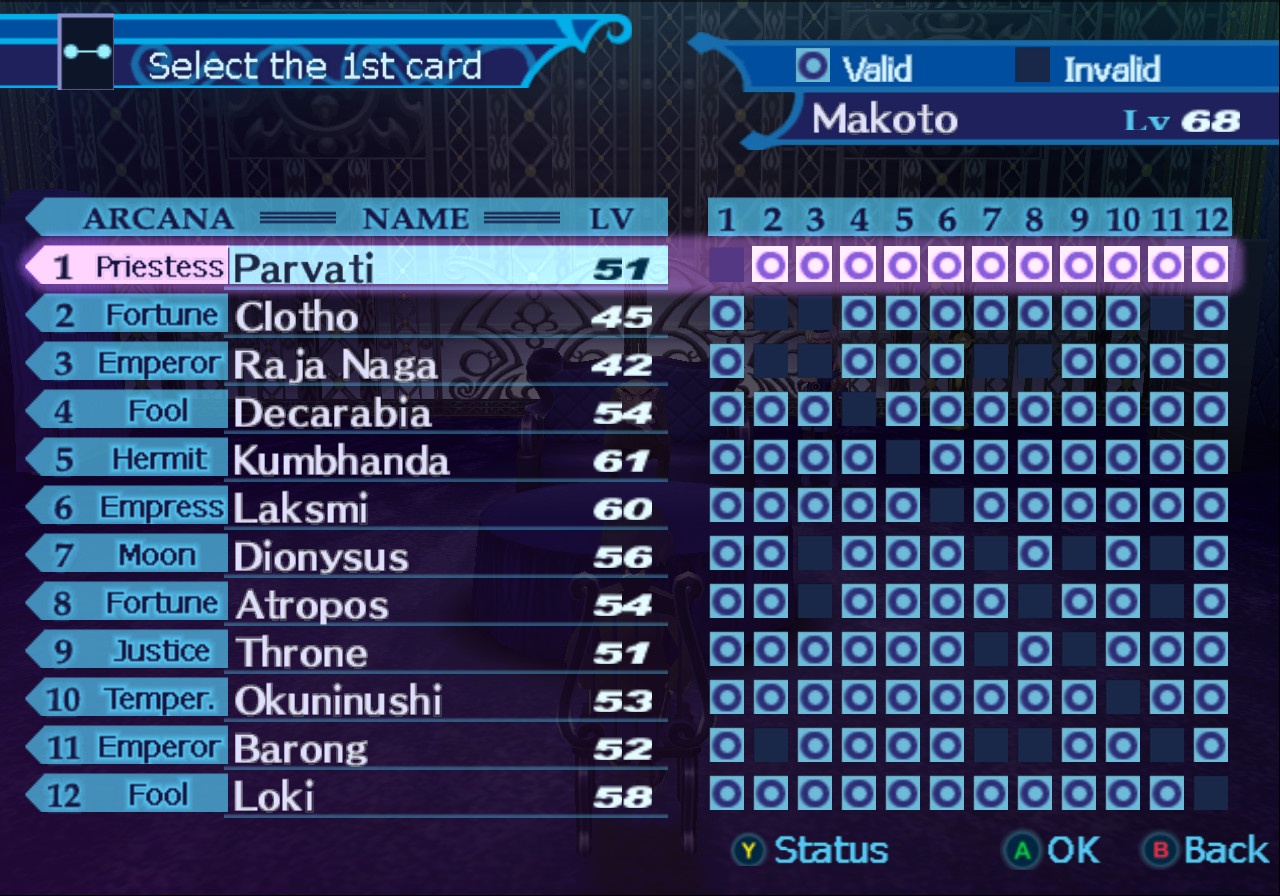The height and width of the screenshot is (896, 1280).
Task: Click the Valid circle icon in the legend
Action: pyautogui.click(x=810, y=68)
